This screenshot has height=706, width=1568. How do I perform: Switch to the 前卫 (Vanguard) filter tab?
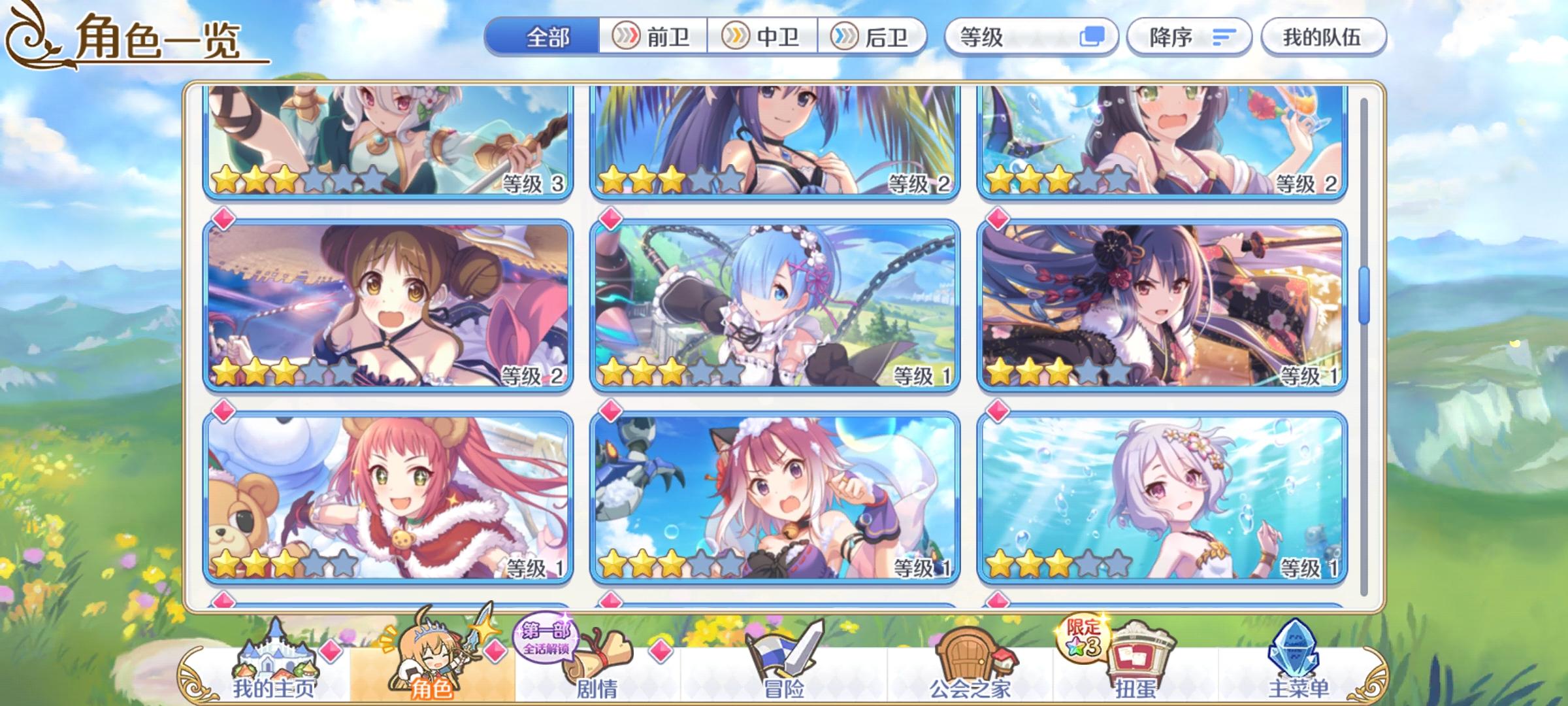click(653, 37)
